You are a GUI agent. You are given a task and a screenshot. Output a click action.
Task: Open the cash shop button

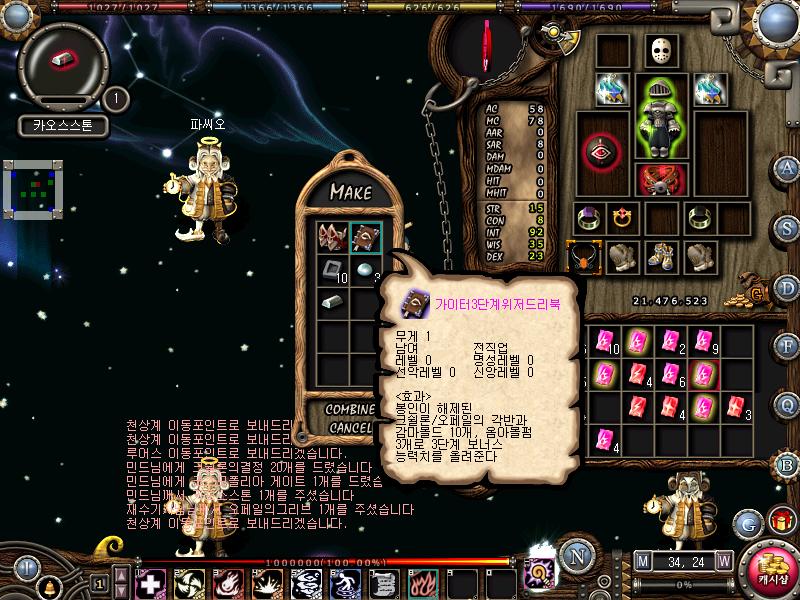click(771, 567)
